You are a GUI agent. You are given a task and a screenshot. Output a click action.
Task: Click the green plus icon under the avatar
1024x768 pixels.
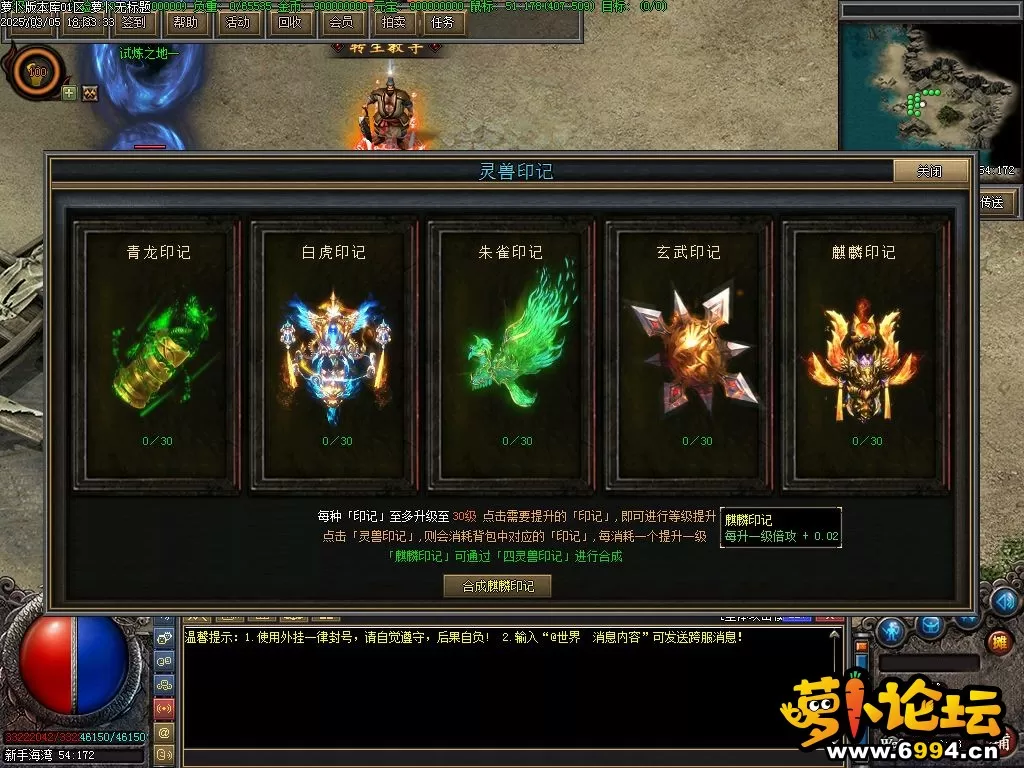click(x=69, y=93)
